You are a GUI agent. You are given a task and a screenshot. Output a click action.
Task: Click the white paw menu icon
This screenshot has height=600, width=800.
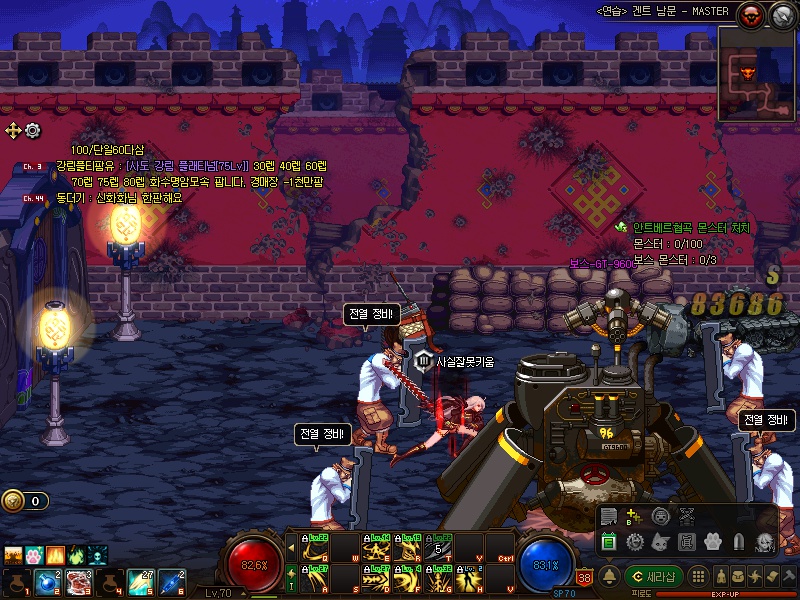713,542
